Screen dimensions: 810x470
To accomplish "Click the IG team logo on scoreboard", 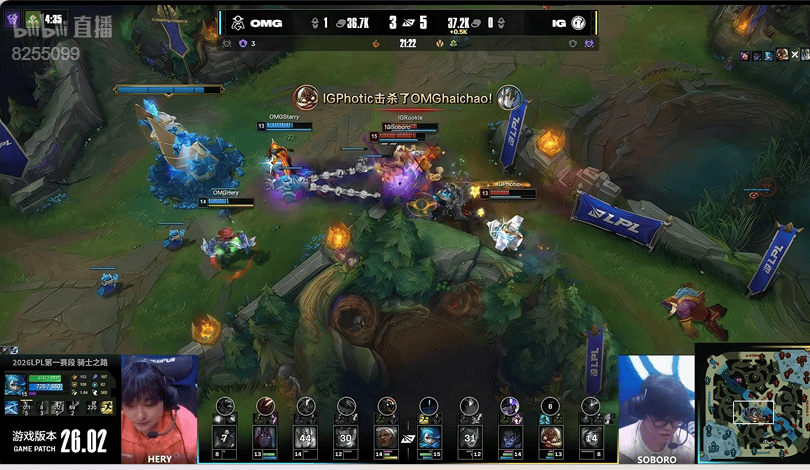I will click(x=578, y=23).
